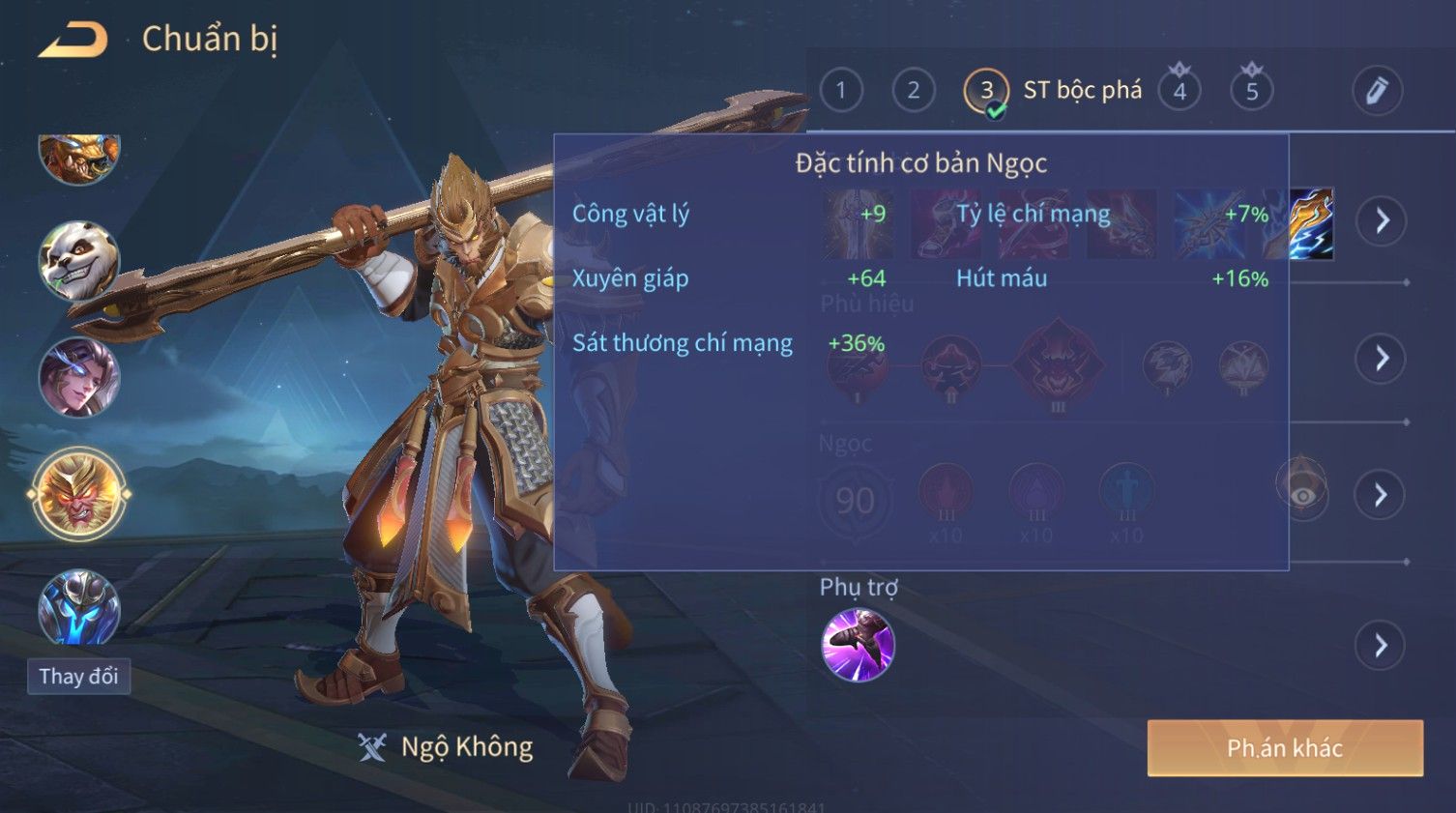Image resolution: width=1456 pixels, height=813 pixels.
Task: Open the Phù hiệu row arrow
Action: (1382, 359)
